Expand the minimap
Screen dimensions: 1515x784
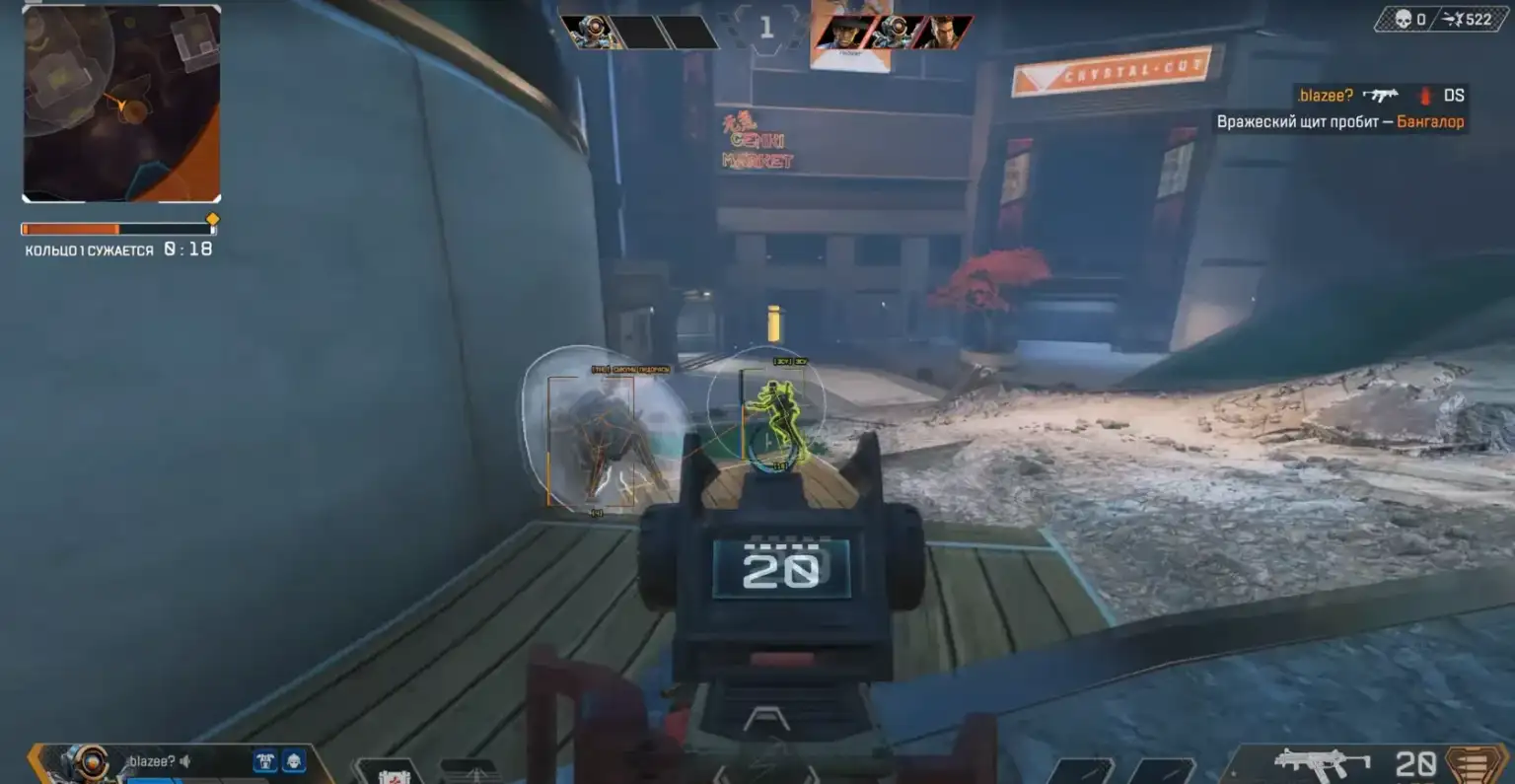(x=121, y=104)
